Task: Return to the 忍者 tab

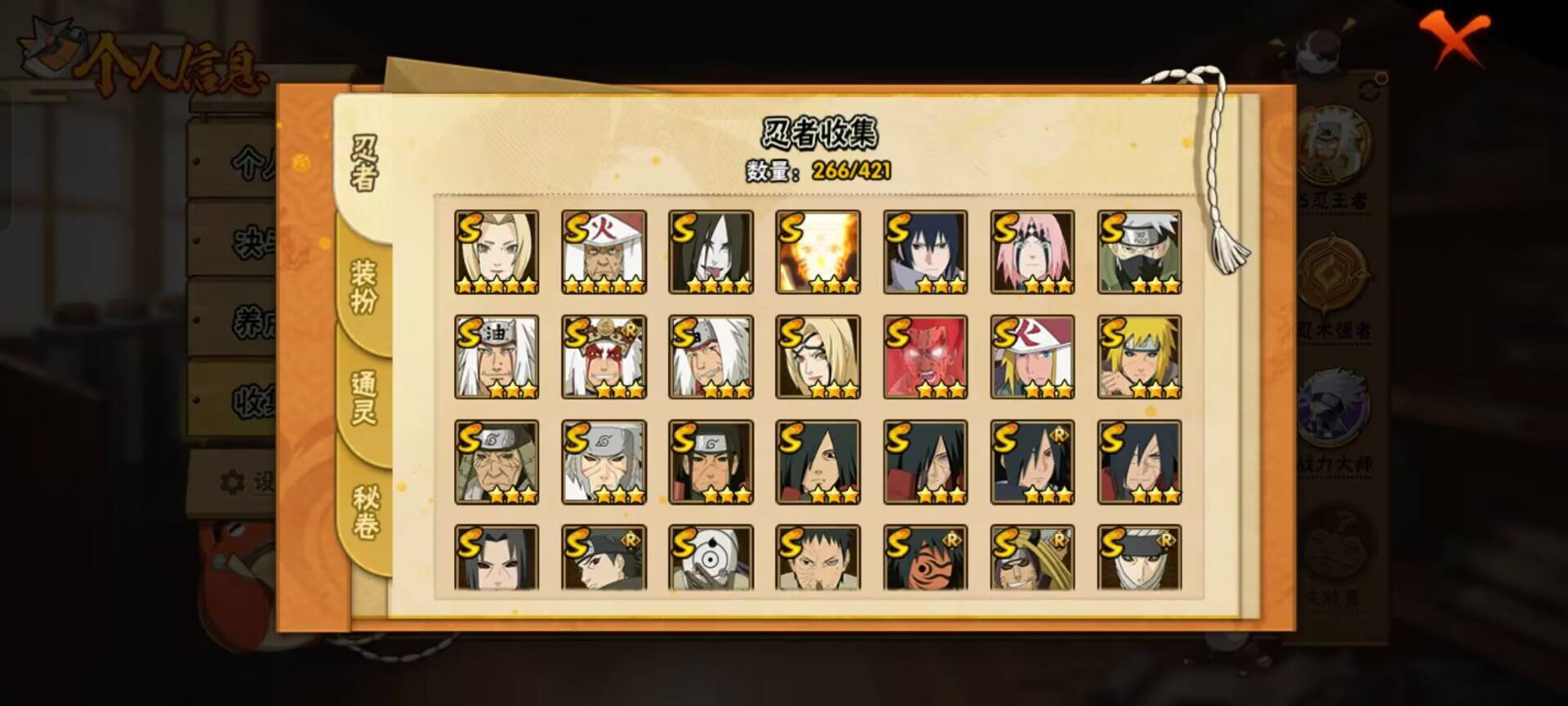Action: coord(366,159)
